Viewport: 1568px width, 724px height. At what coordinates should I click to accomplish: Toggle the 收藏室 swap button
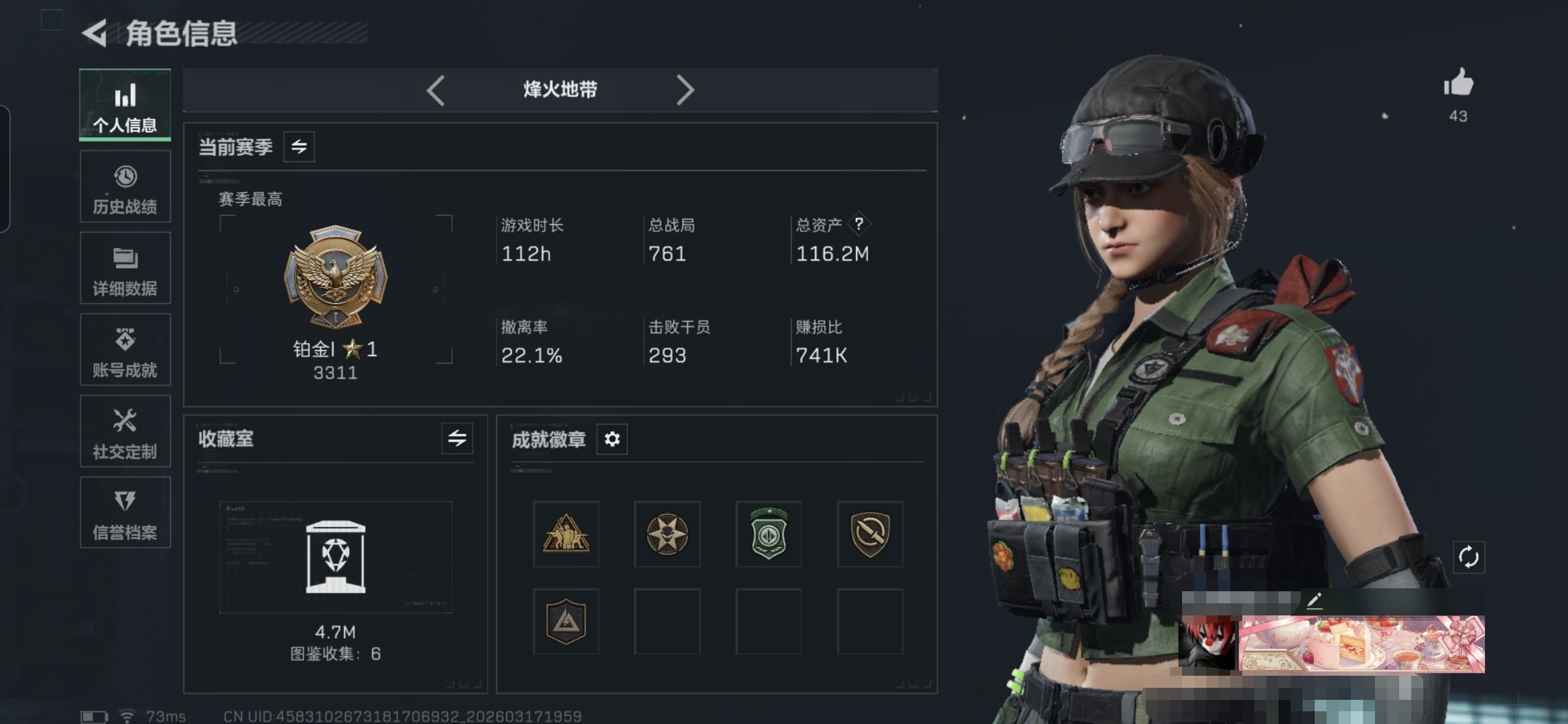tap(457, 438)
